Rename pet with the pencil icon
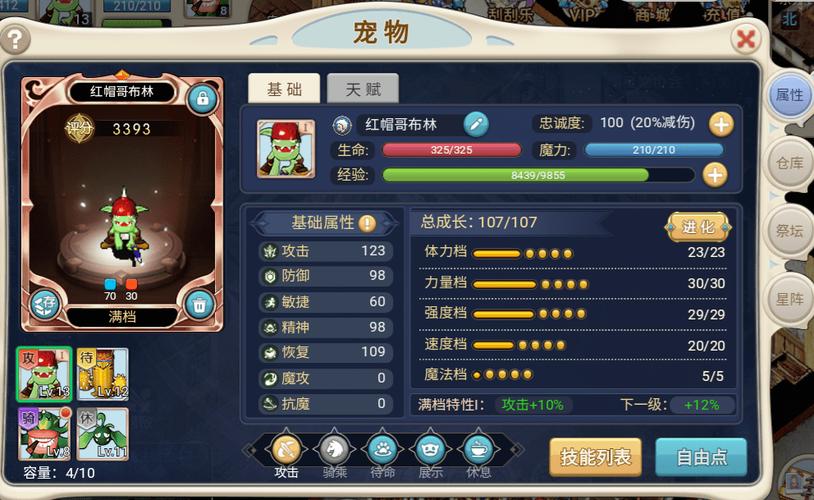The width and height of the screenshot is (814, 500). 476,124
